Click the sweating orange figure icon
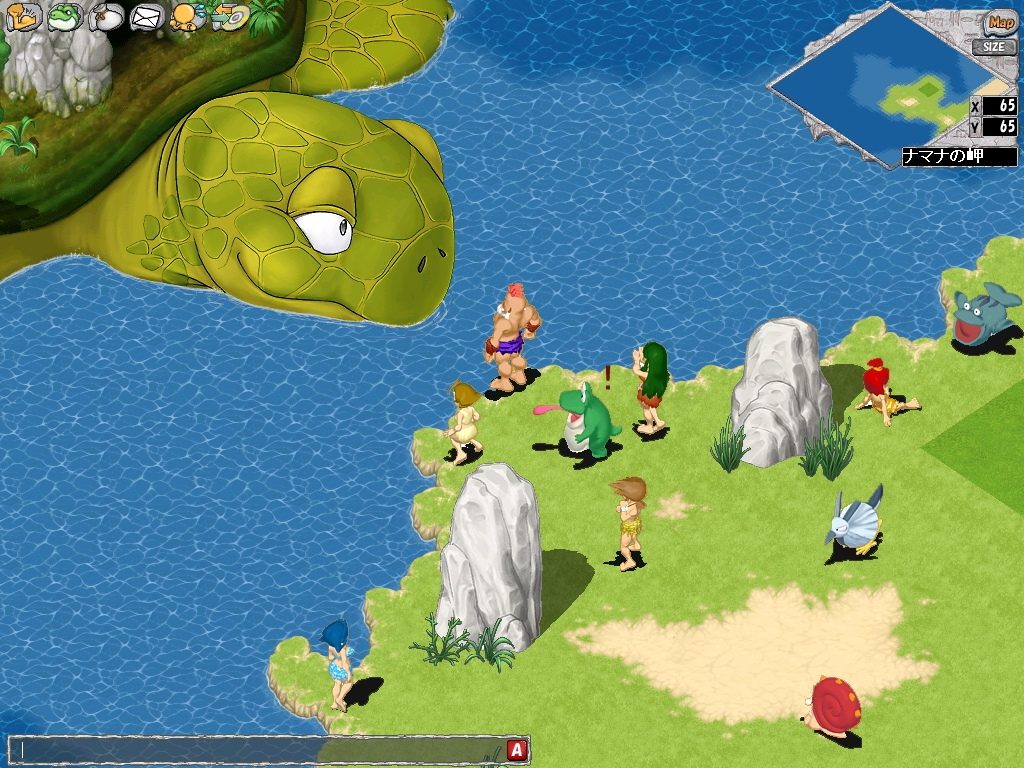Image resolution: width=1024 pixels, height=768 pixels. [x=187, y=17]
